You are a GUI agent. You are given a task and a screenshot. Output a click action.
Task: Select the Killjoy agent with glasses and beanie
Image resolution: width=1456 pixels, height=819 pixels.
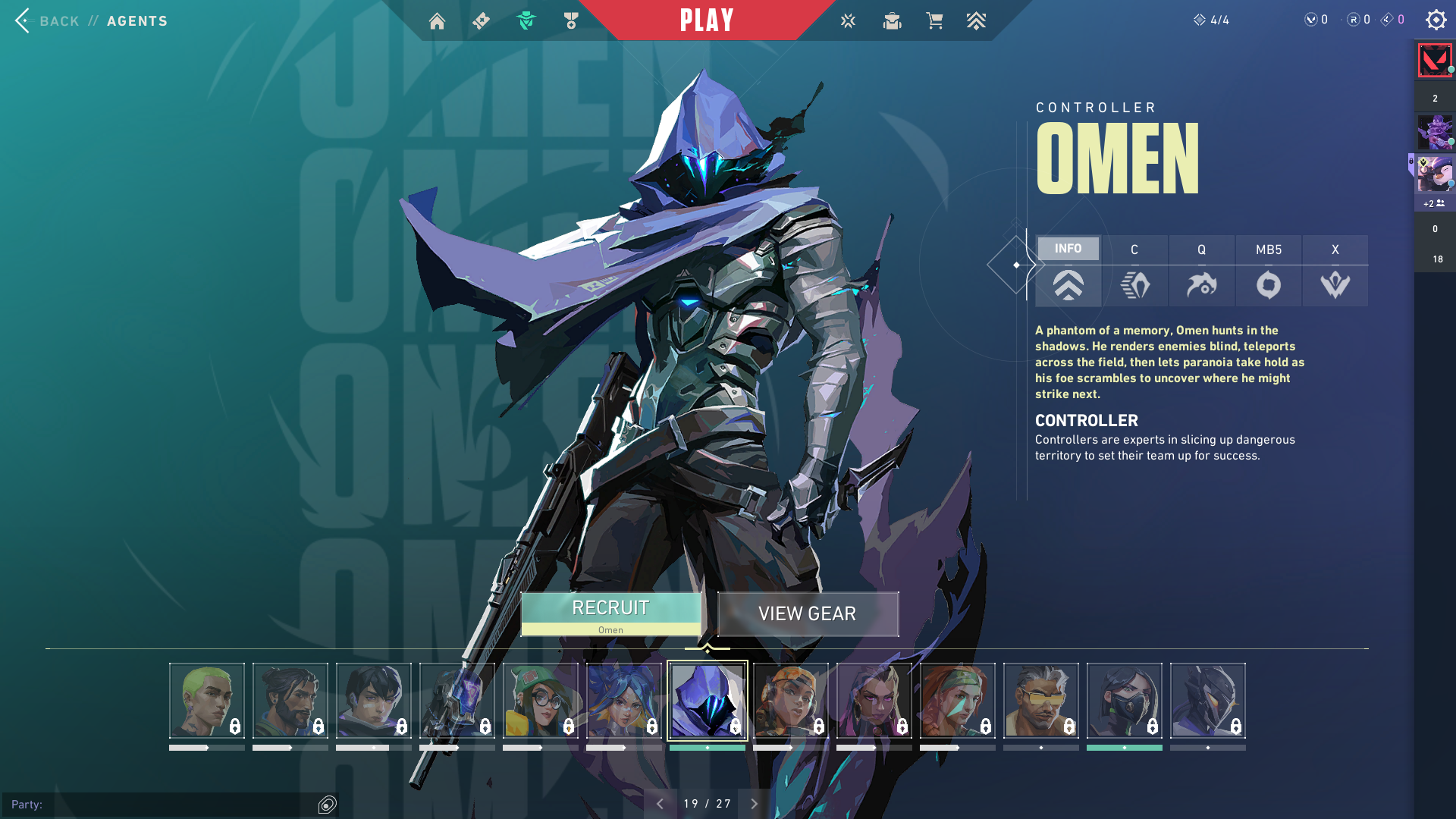click(540, 701)
